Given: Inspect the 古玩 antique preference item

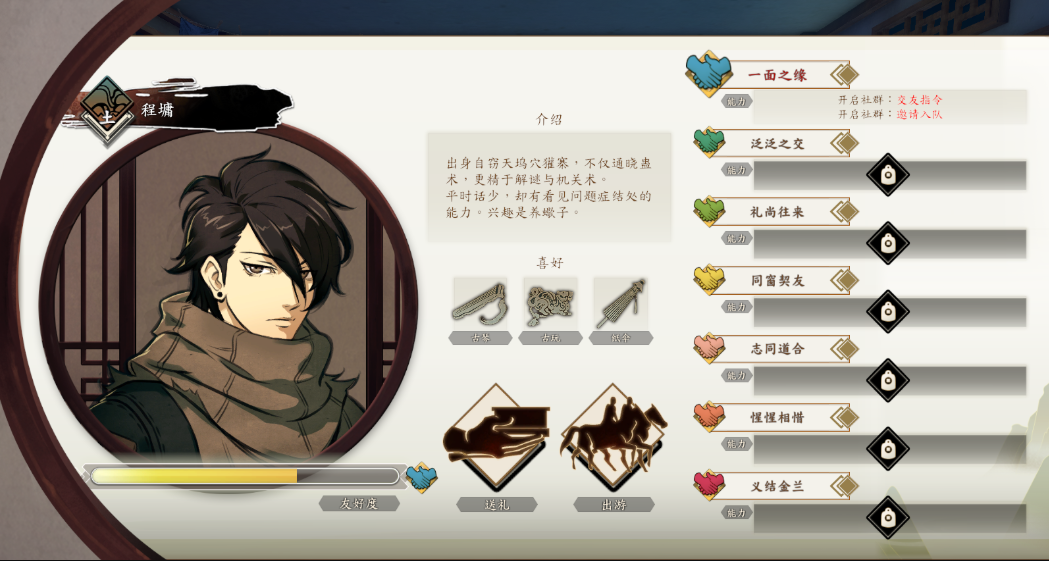Looking at the screenshot, I should [550, 304].
